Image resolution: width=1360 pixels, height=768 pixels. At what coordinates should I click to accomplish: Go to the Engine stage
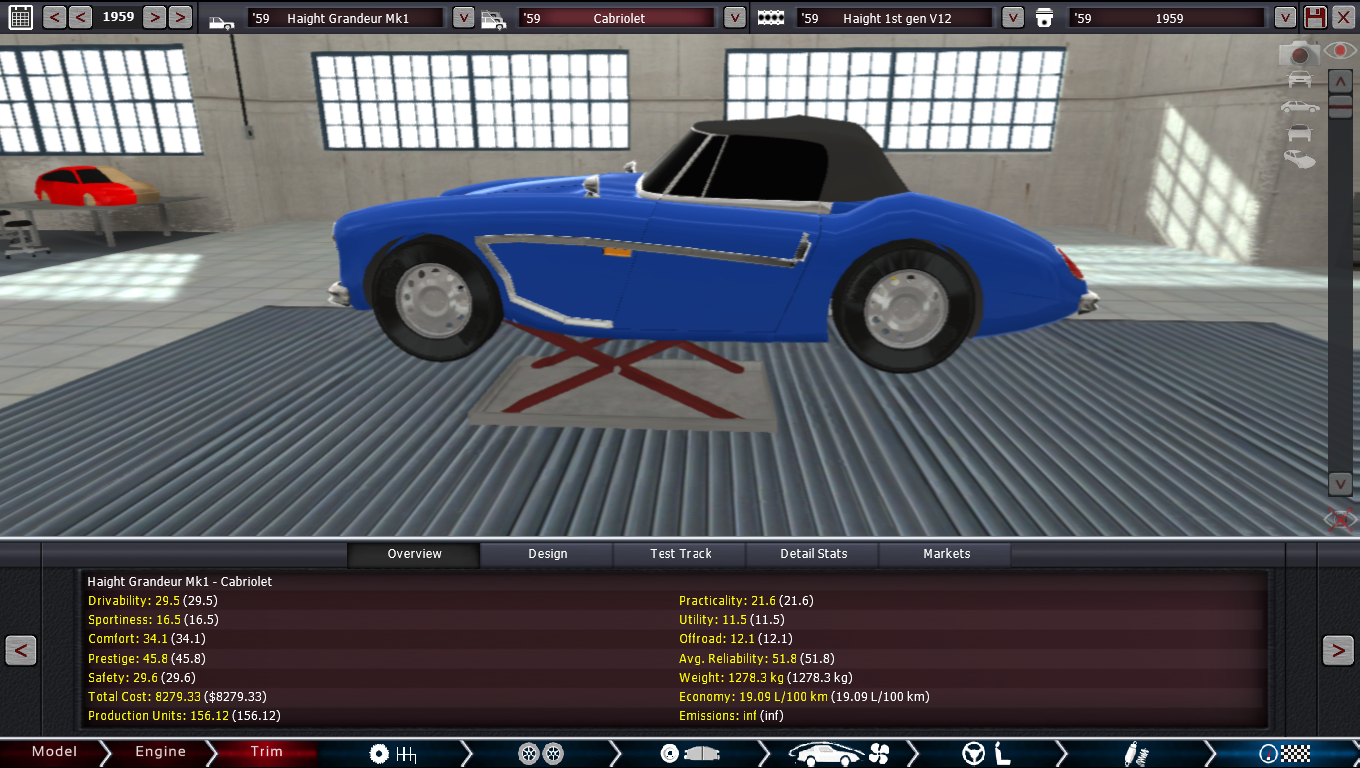pyautogui.click(x=160, y=752)
